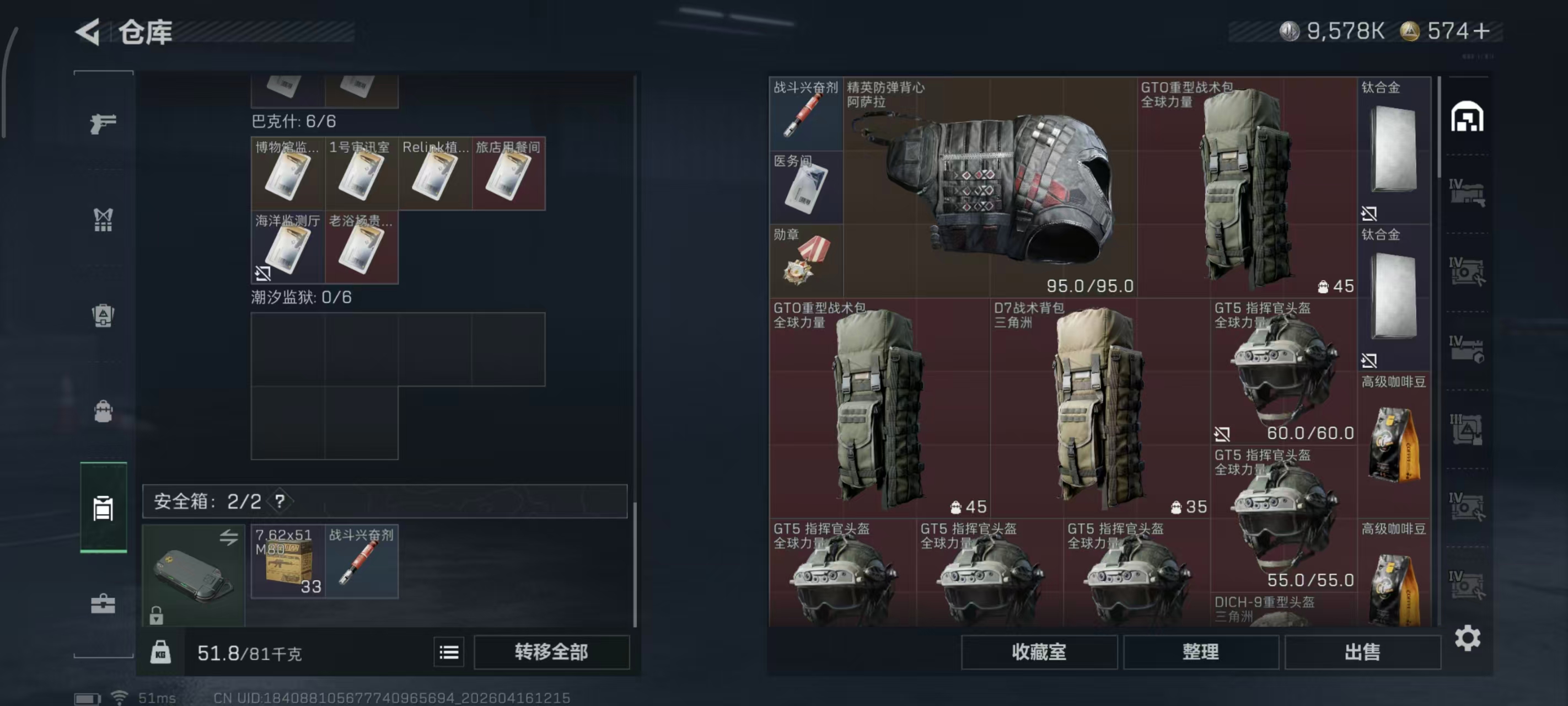
Task: Open the chest rig category icon
Action: coord(104,220)
